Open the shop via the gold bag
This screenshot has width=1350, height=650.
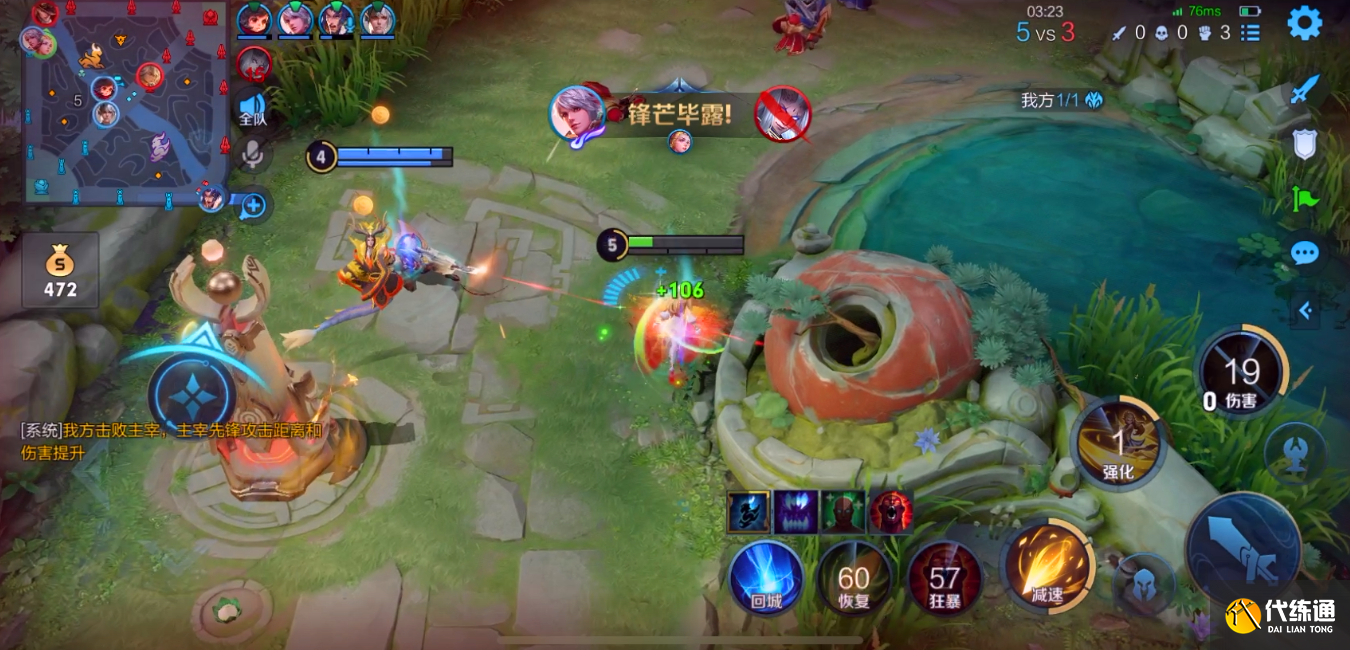tap(60, 270)
